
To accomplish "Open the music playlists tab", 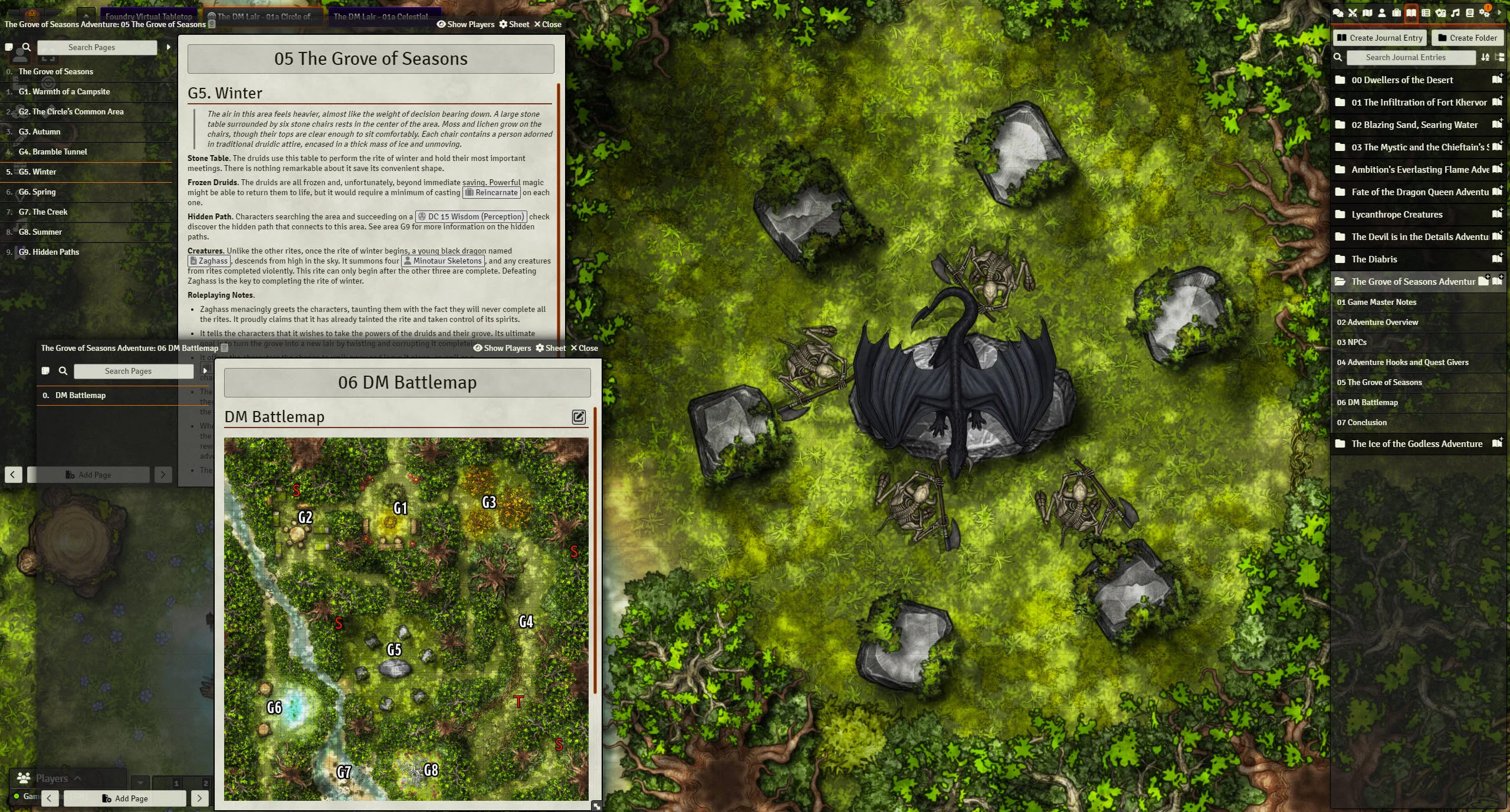I will pos(1455,12).
